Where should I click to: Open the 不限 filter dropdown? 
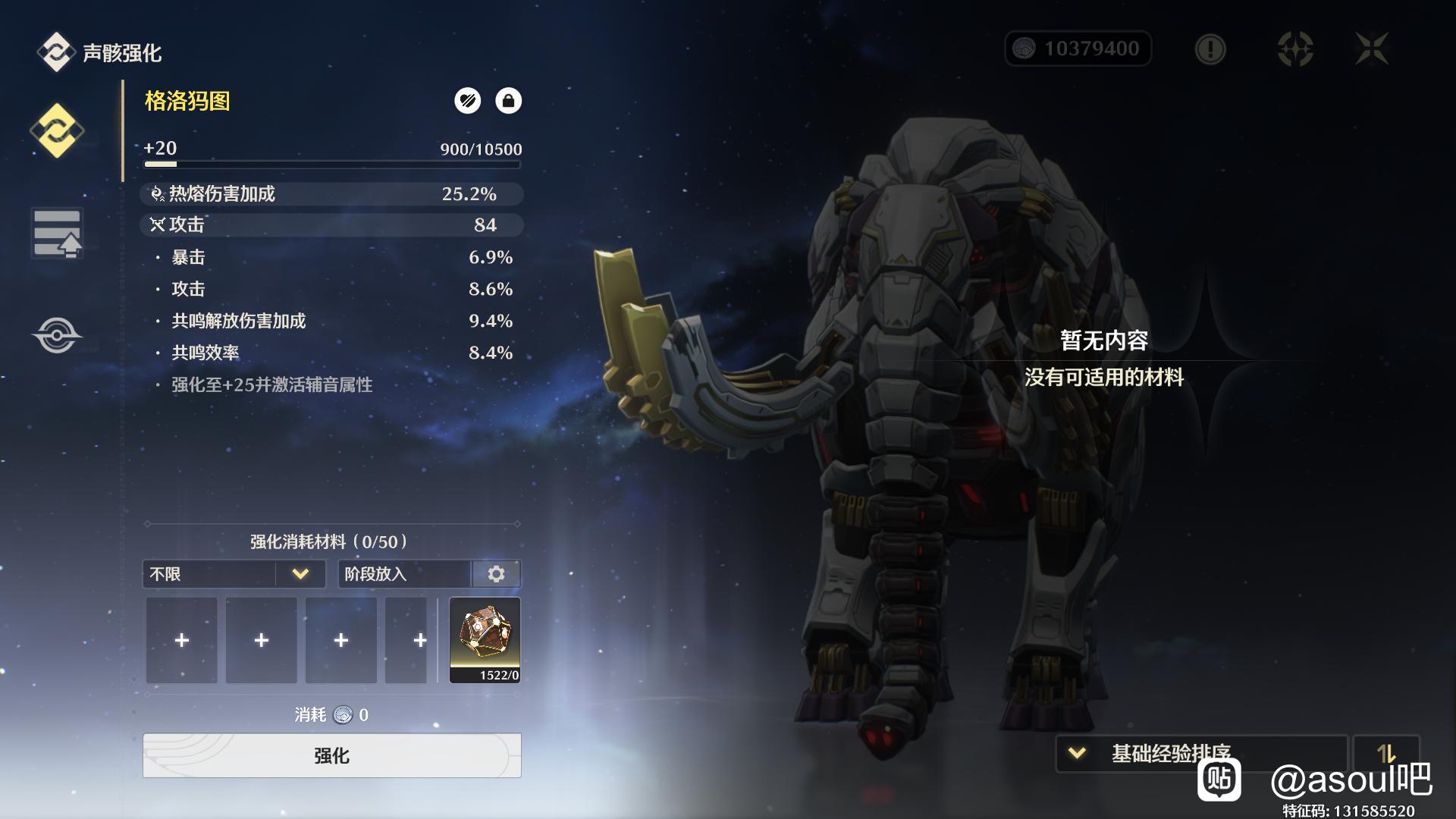(x=234, y=574)
